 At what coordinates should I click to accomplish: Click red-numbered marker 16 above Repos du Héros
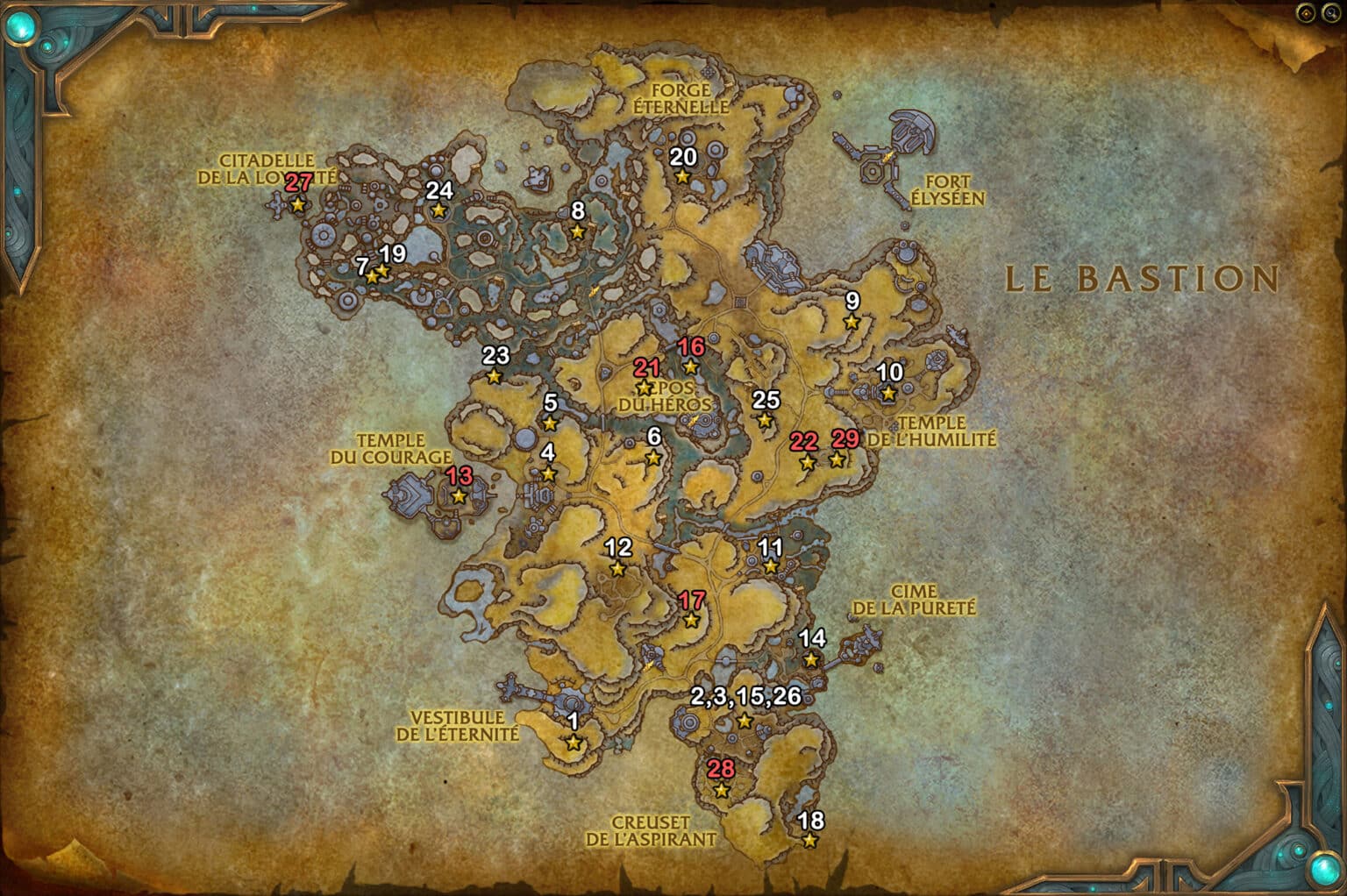point(692,366)
